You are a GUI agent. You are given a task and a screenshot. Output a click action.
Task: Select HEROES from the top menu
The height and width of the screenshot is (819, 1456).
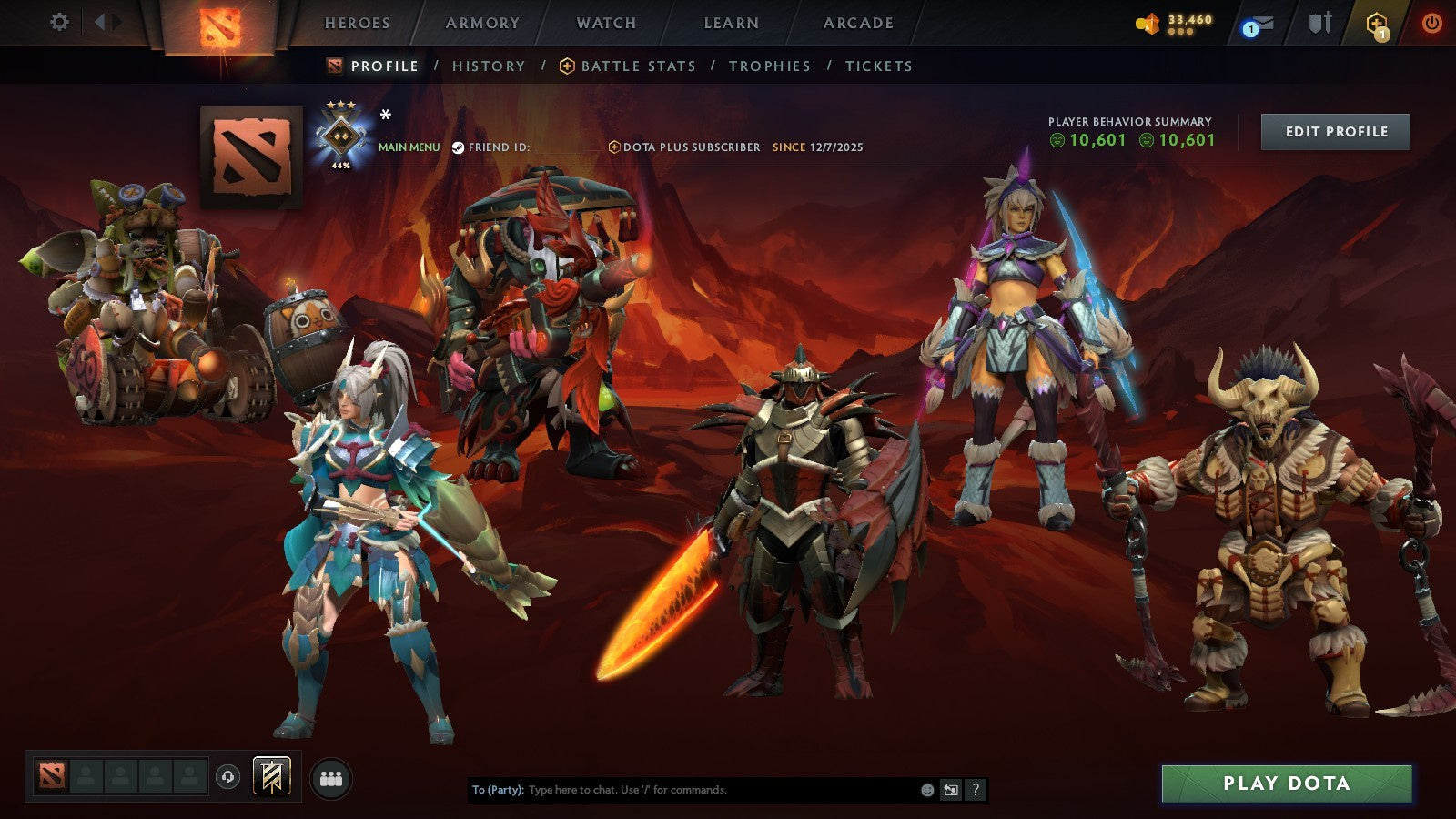click(359, 23)
